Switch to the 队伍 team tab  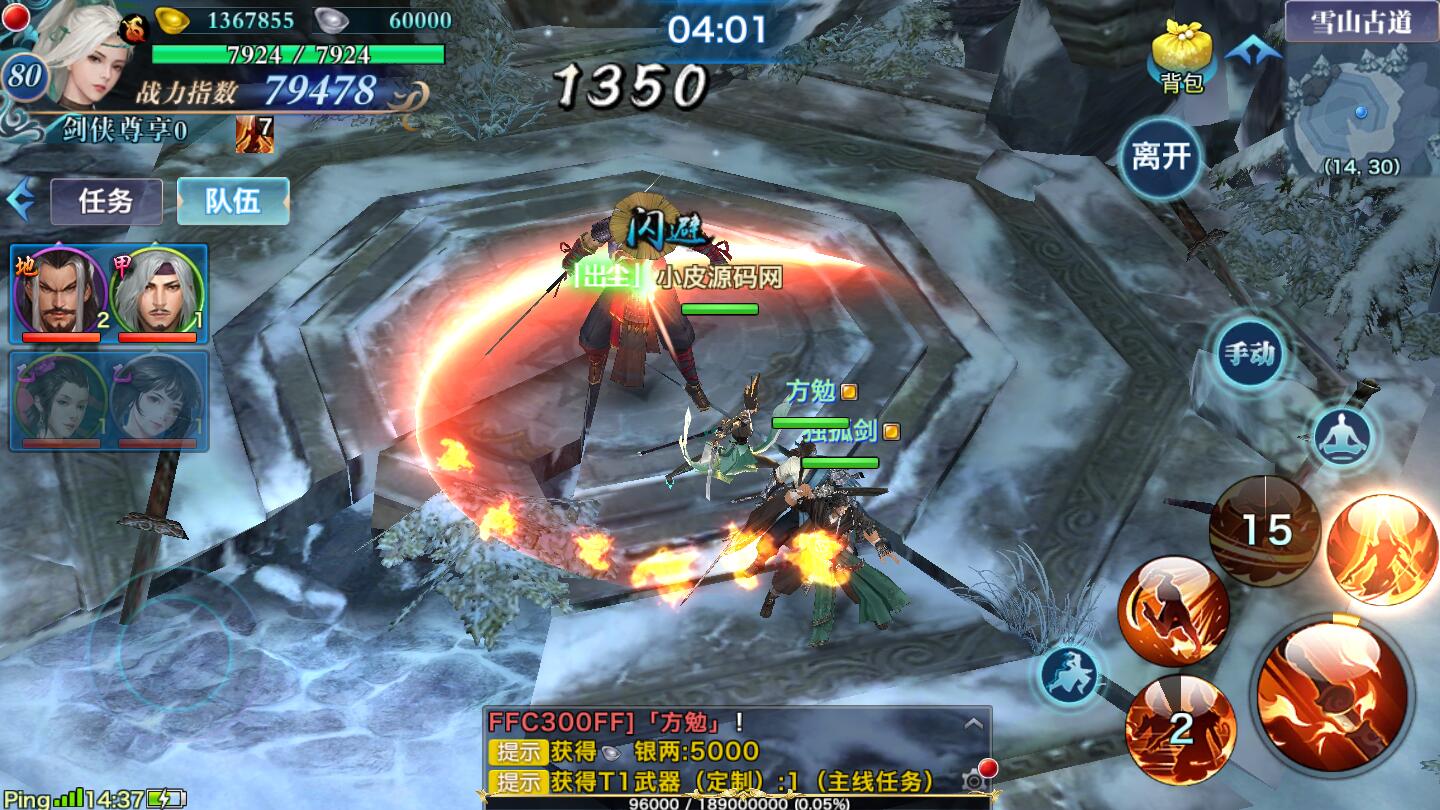pos(233,201)
